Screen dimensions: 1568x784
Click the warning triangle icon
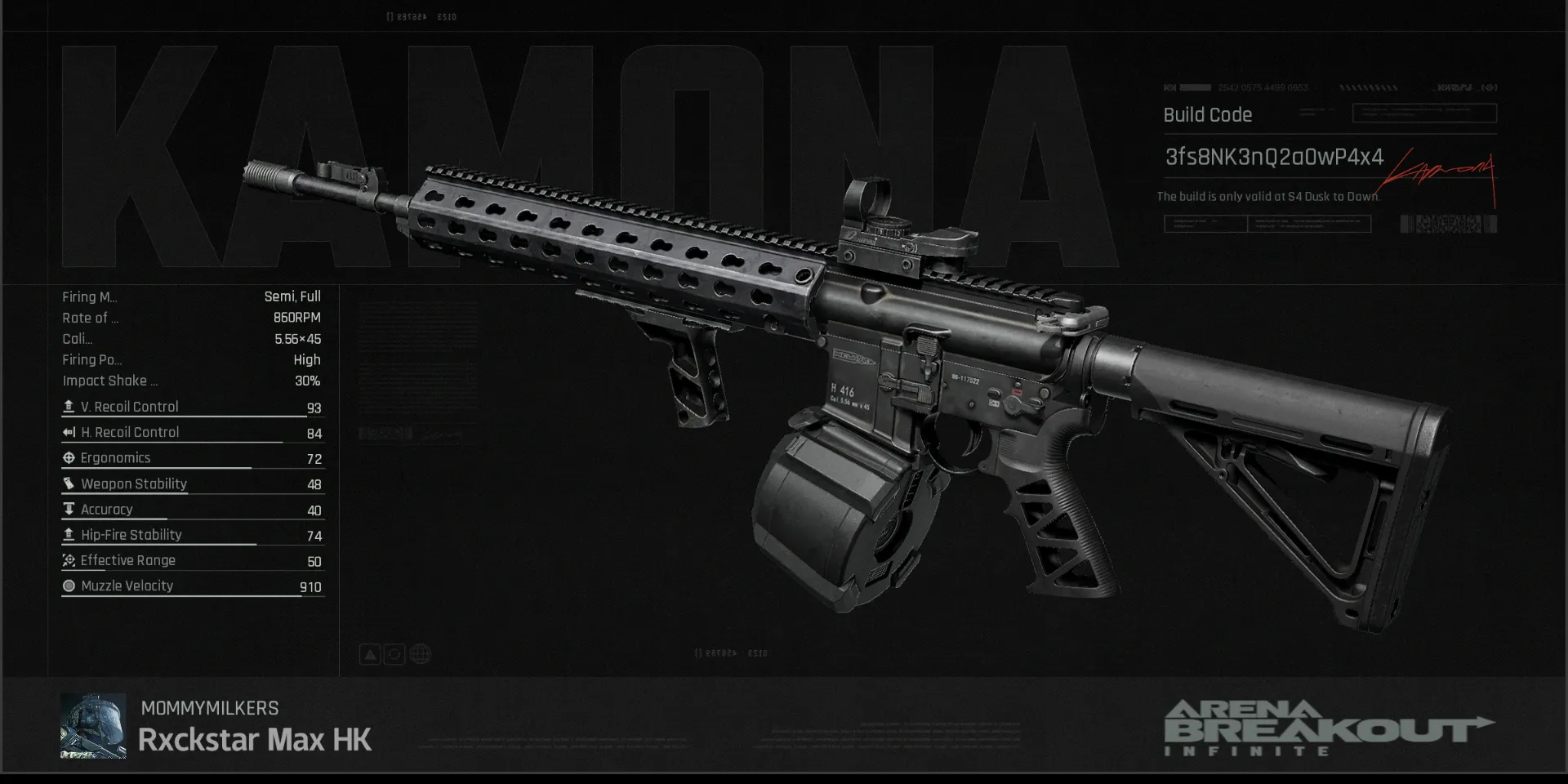[x=370, y=654]
